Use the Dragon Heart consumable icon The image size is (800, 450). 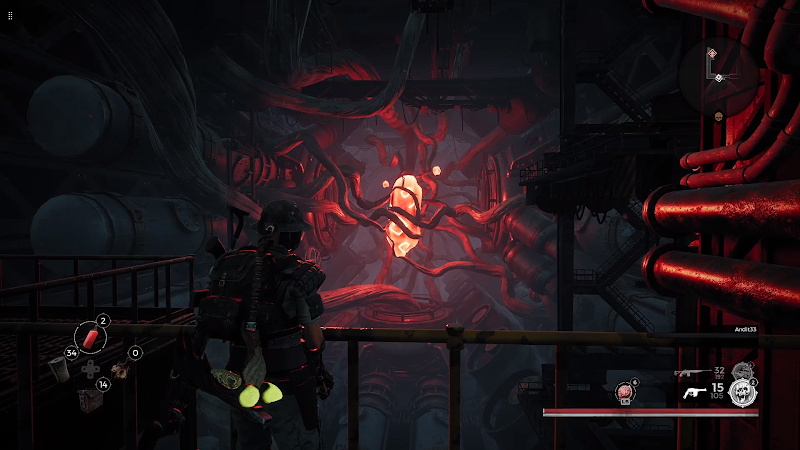[623, 393]
